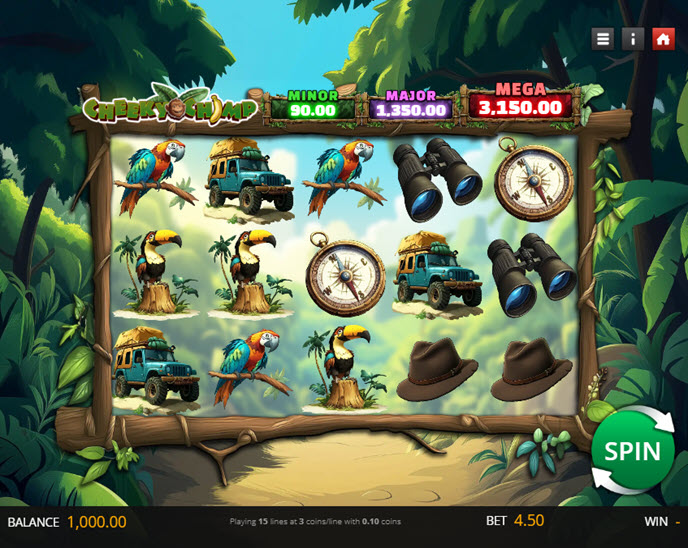Show the game info page
688x548 pixels.
[632, 39]
